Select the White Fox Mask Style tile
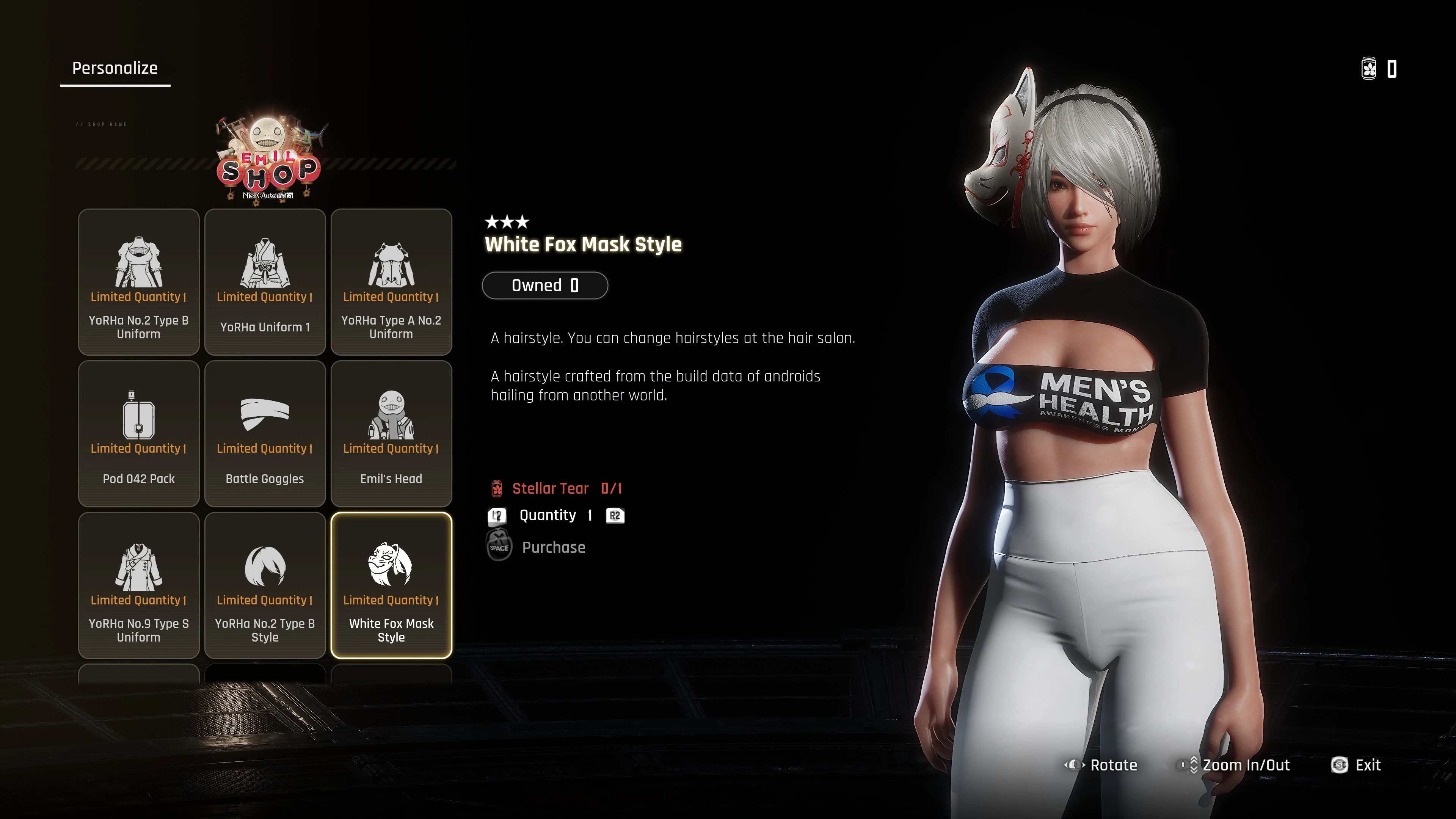Image resolution: width=1456 pixels, height=819 pixels. point(391,585)
